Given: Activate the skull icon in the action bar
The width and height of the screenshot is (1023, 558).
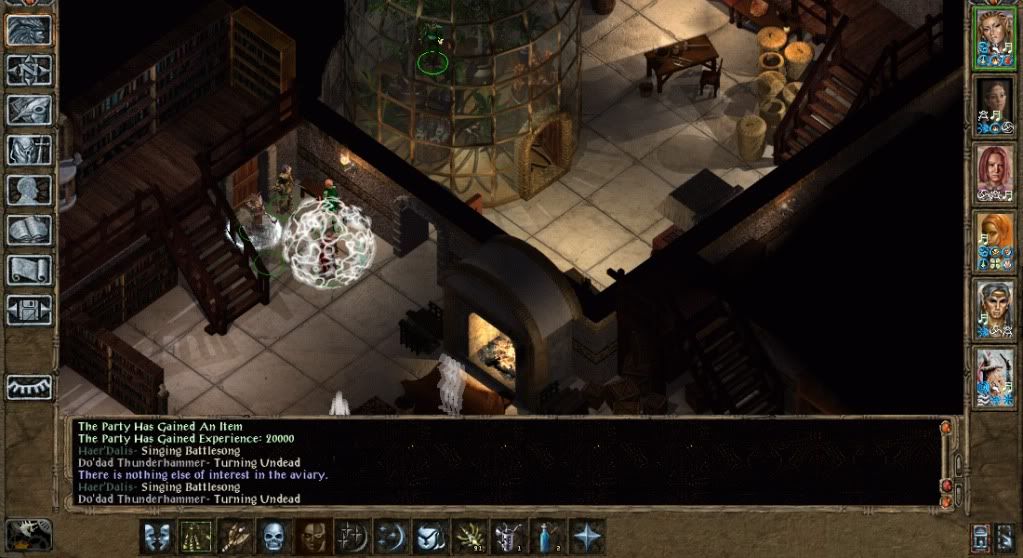Looking at the screenshot, I should pos(274,537).
